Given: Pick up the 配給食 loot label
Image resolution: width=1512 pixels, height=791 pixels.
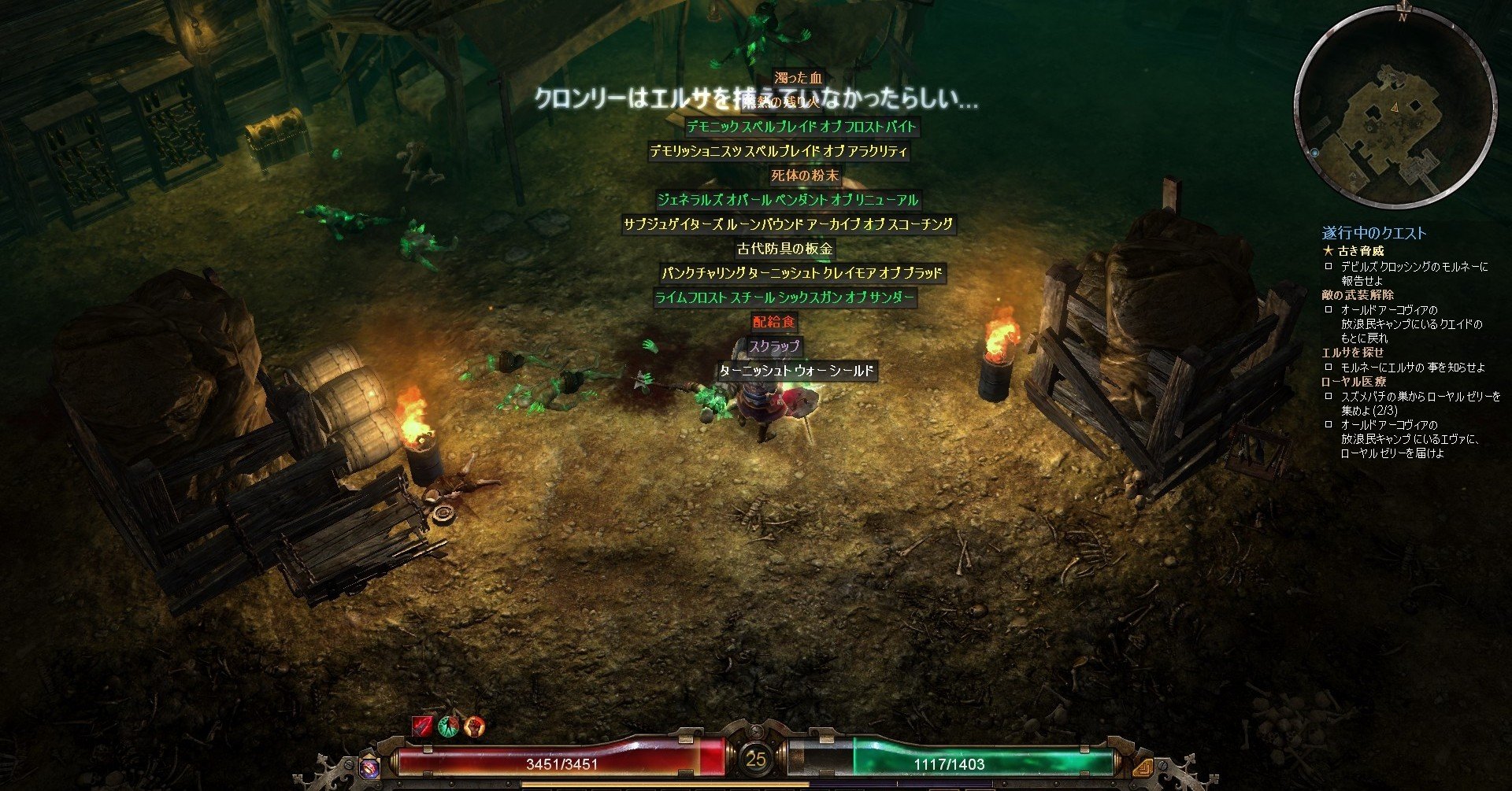Looking at the screenshot, I should (x=774, y=322).
